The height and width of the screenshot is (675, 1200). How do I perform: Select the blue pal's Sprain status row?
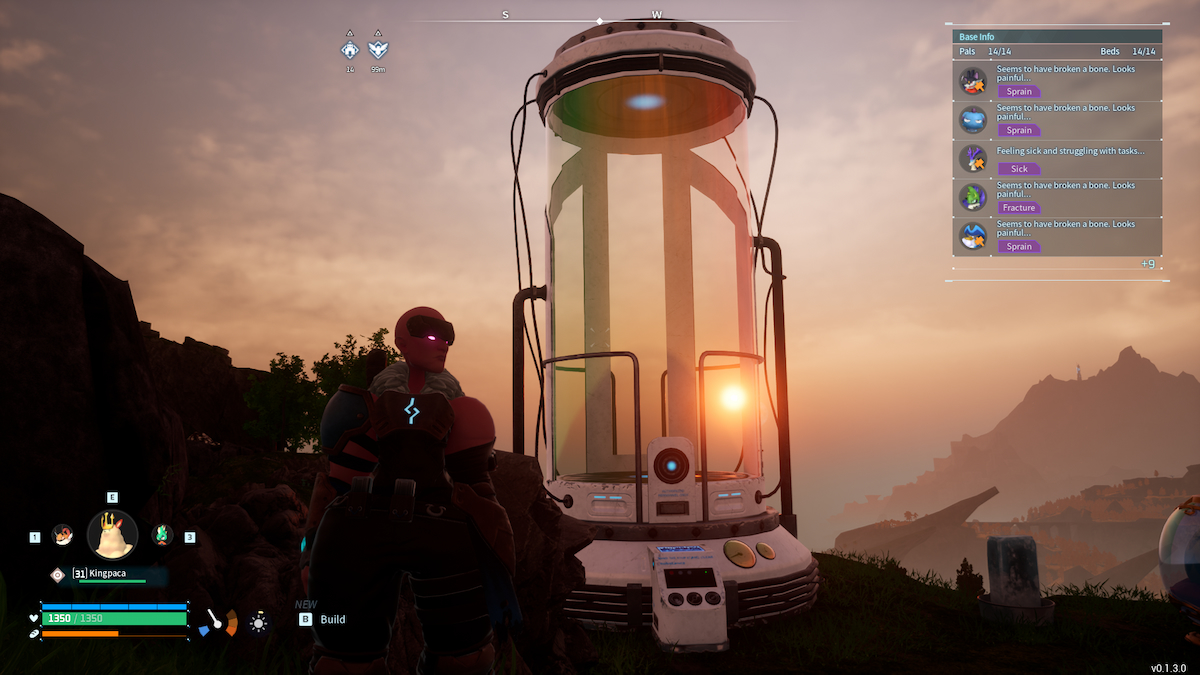point(1057,121)
